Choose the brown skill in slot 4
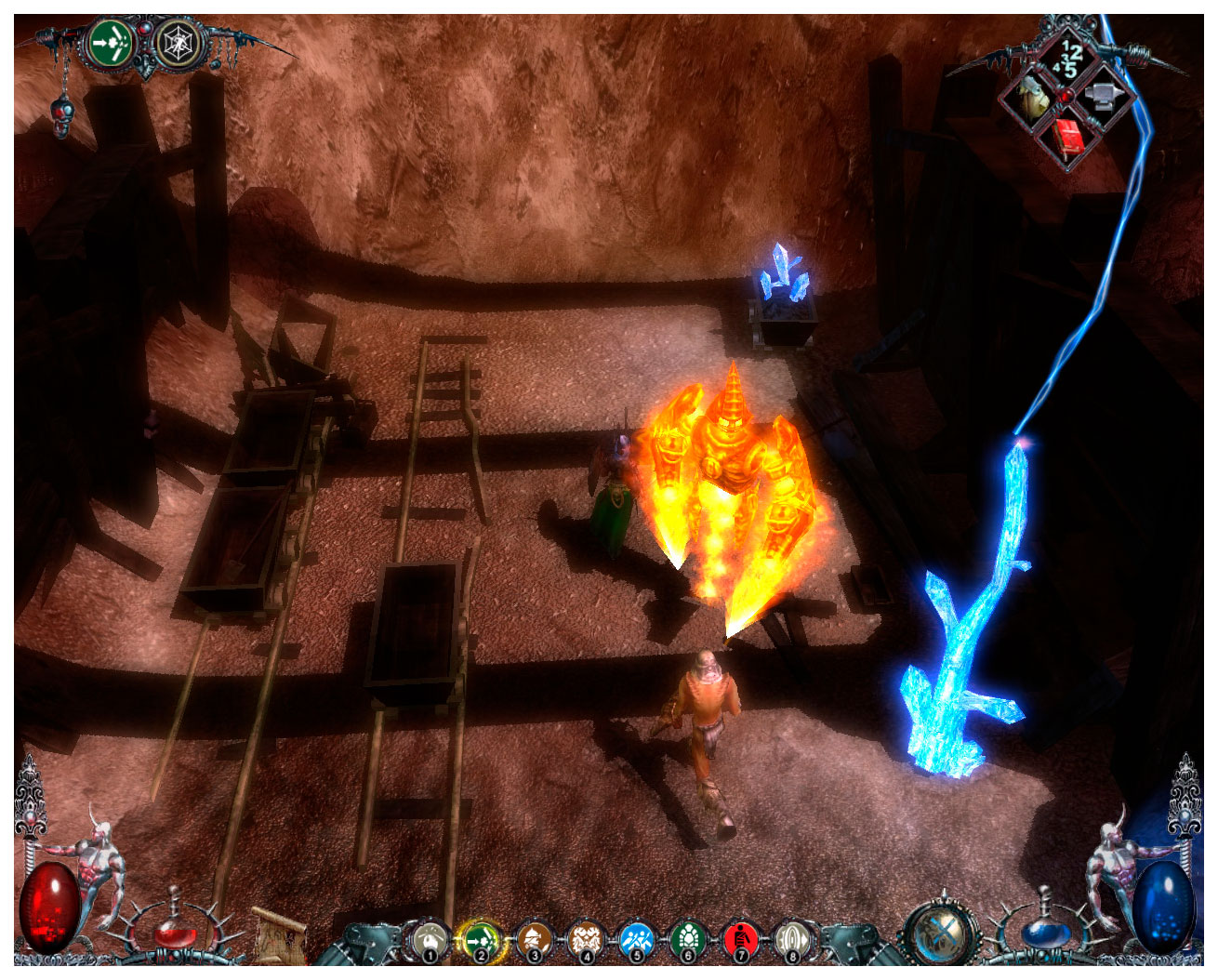Viewport: 1218px width, 980px height. (x=585, y=939)
